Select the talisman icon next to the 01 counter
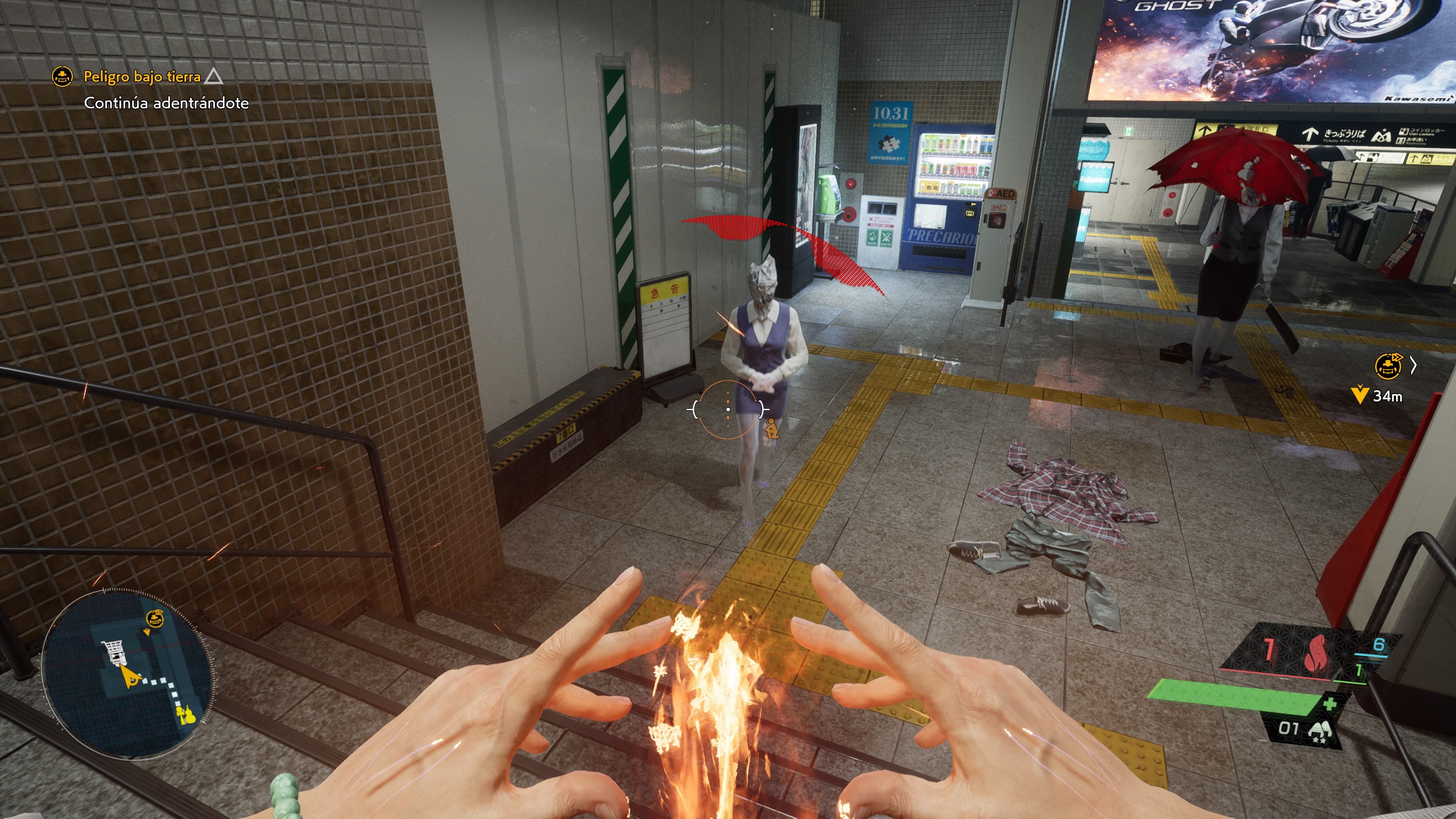This screenshot has height=819, width=1456. point(1321,732)
